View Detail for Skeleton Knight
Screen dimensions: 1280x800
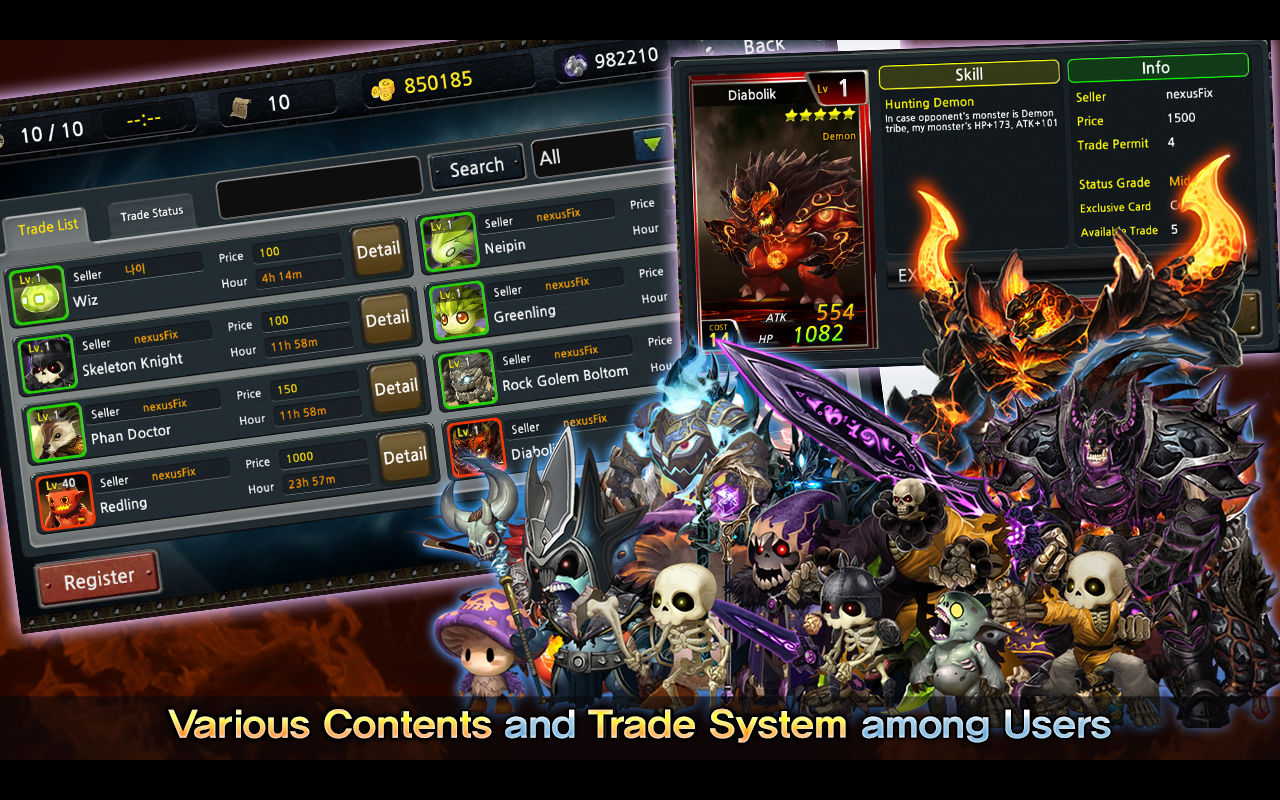(387, 319)
